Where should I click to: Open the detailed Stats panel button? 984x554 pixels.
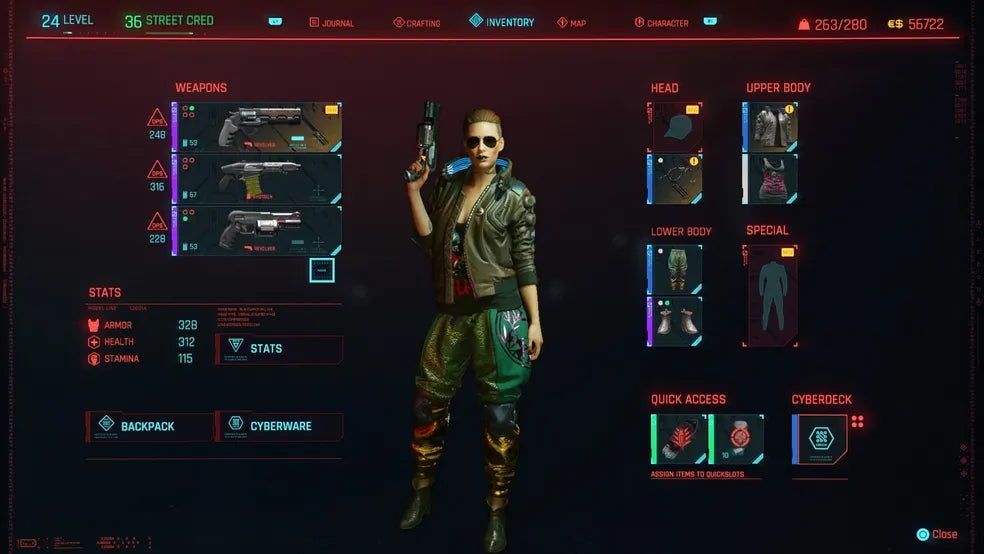coord(280,349)
